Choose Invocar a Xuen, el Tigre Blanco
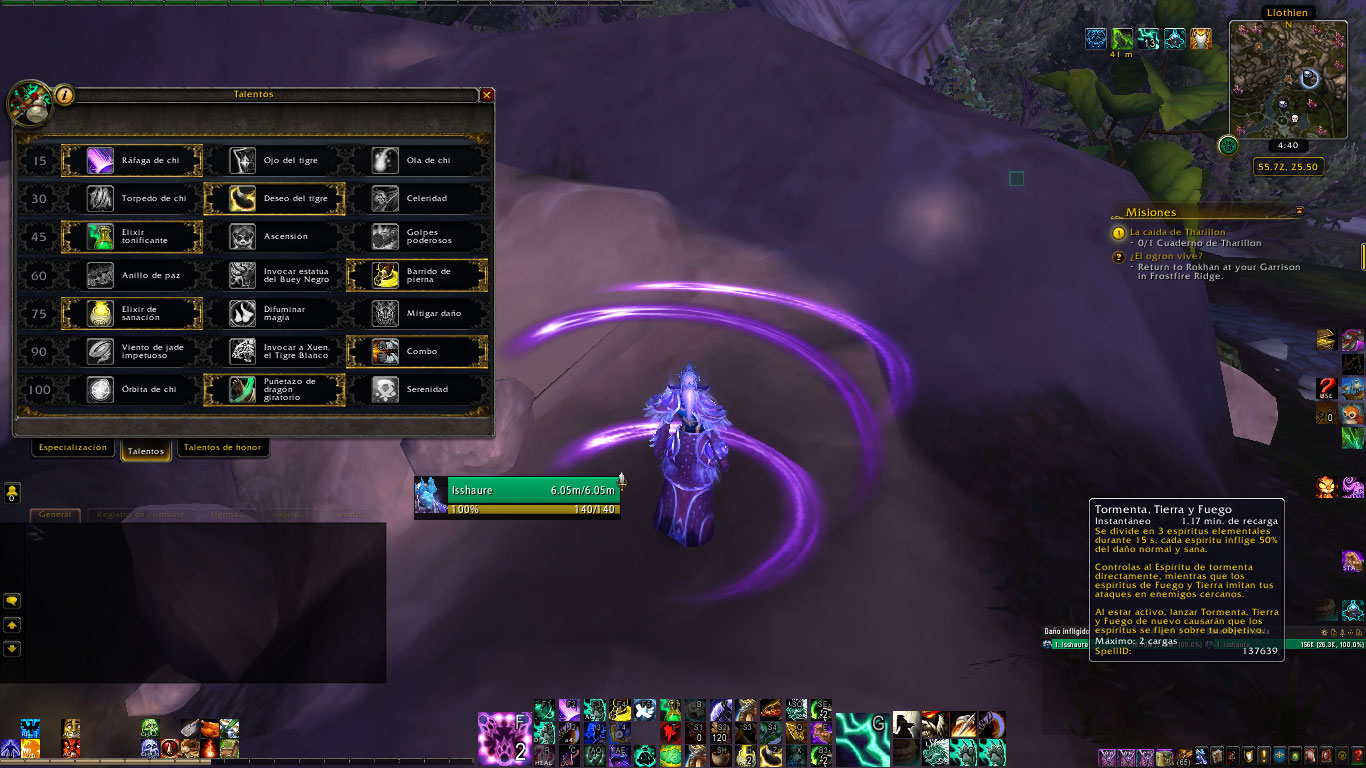The image size is (1366, 768). (274, 351)
